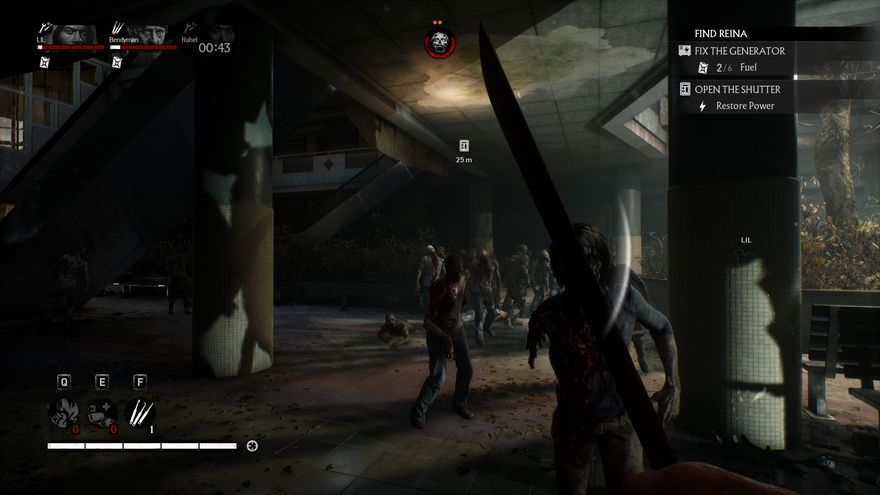Select the 25 m objective waypoint marker
880x495 pixels.
464,146
